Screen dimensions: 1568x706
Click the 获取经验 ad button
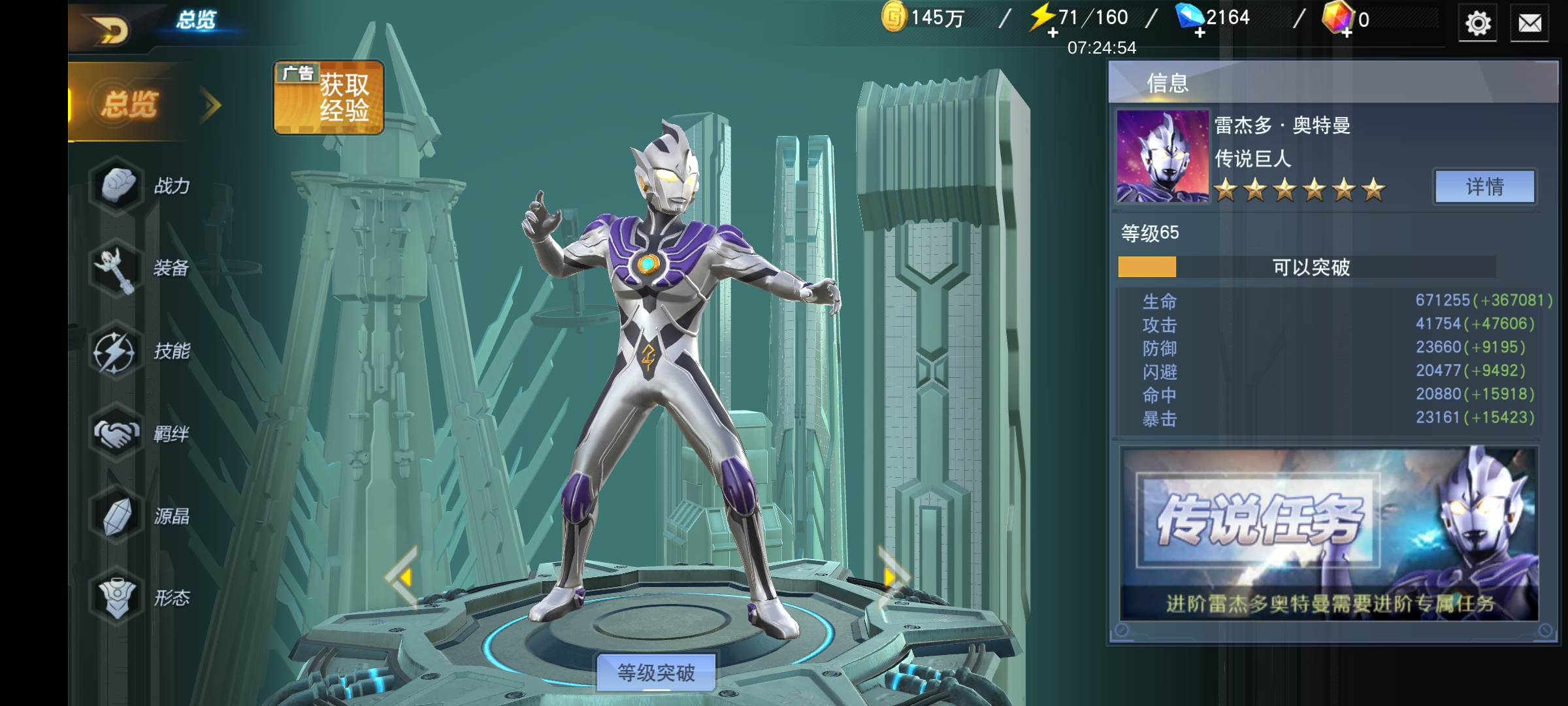[329, 98]
